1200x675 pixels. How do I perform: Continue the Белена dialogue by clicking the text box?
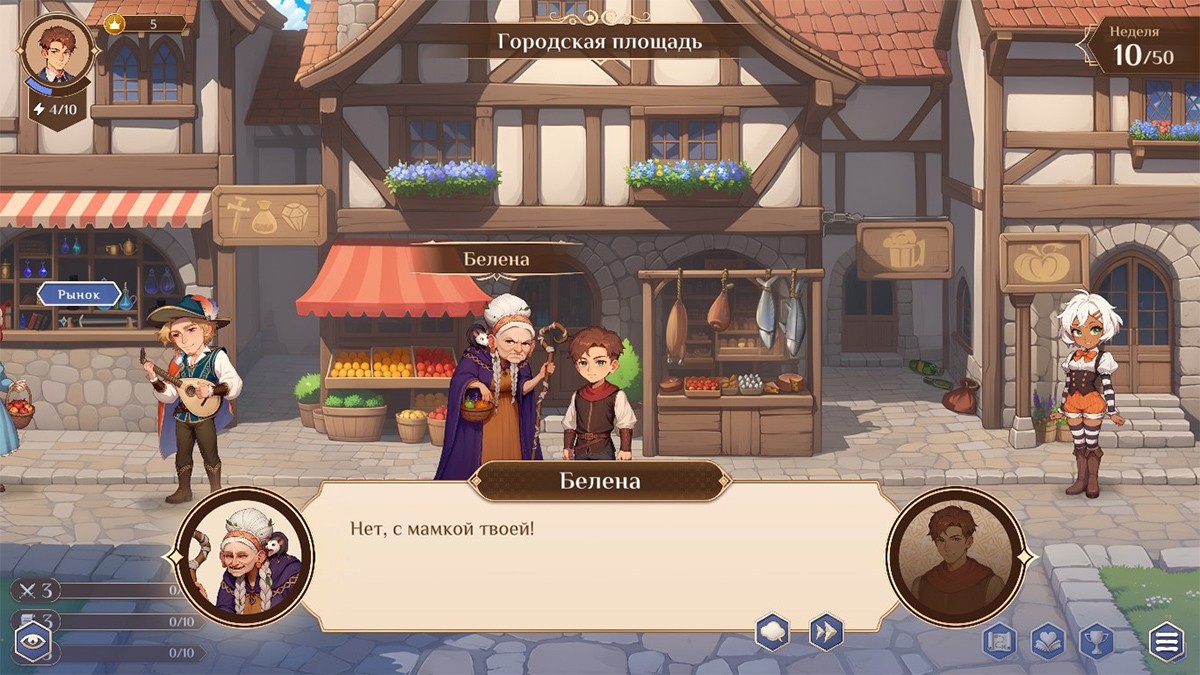coord(600,560)
